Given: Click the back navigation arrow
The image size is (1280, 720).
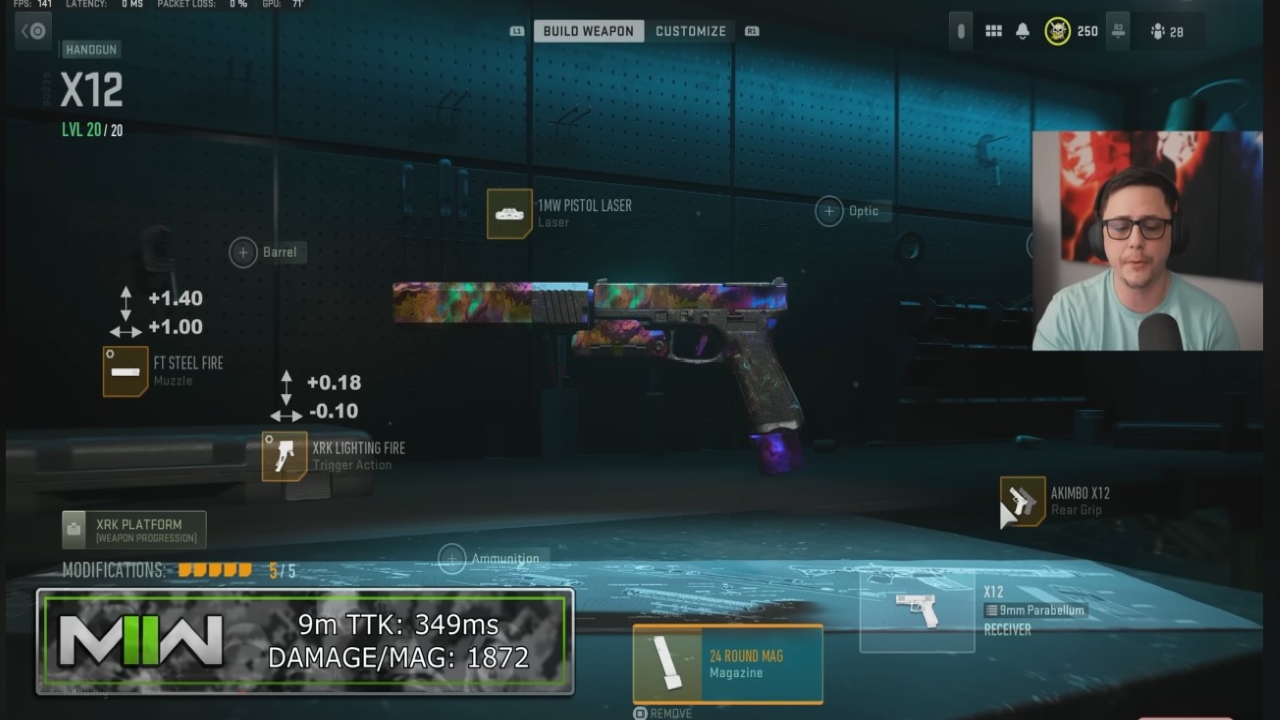Looking at the screenshot, I should (32, 31).
